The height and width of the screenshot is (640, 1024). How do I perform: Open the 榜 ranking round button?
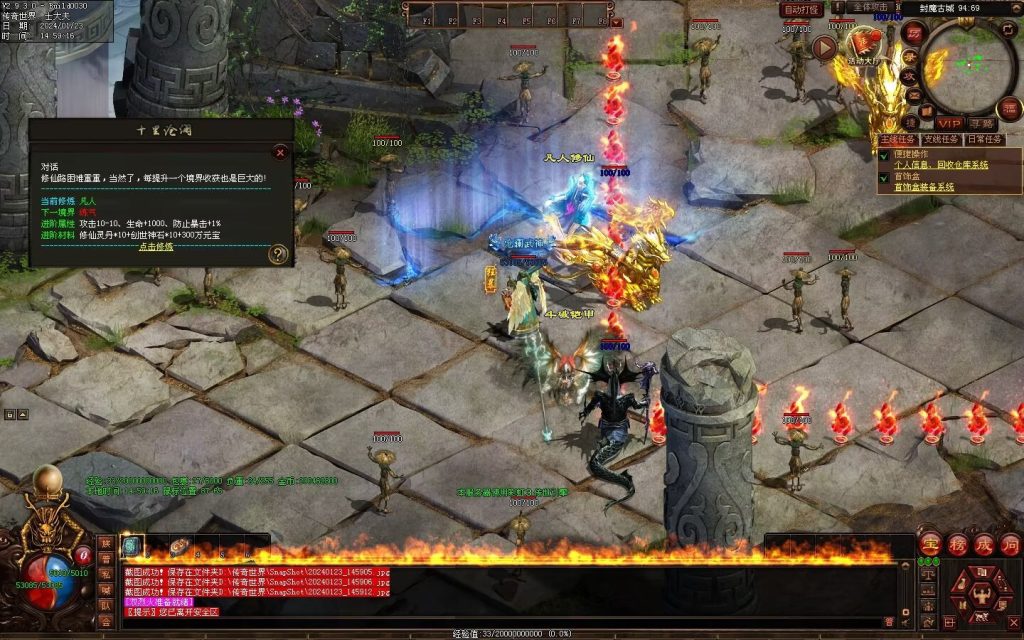click(x=956, y=544)
